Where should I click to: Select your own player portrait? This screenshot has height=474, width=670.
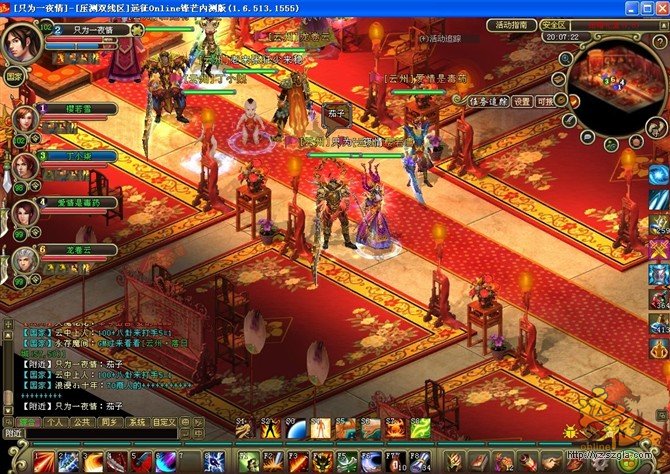pos(20,42)
